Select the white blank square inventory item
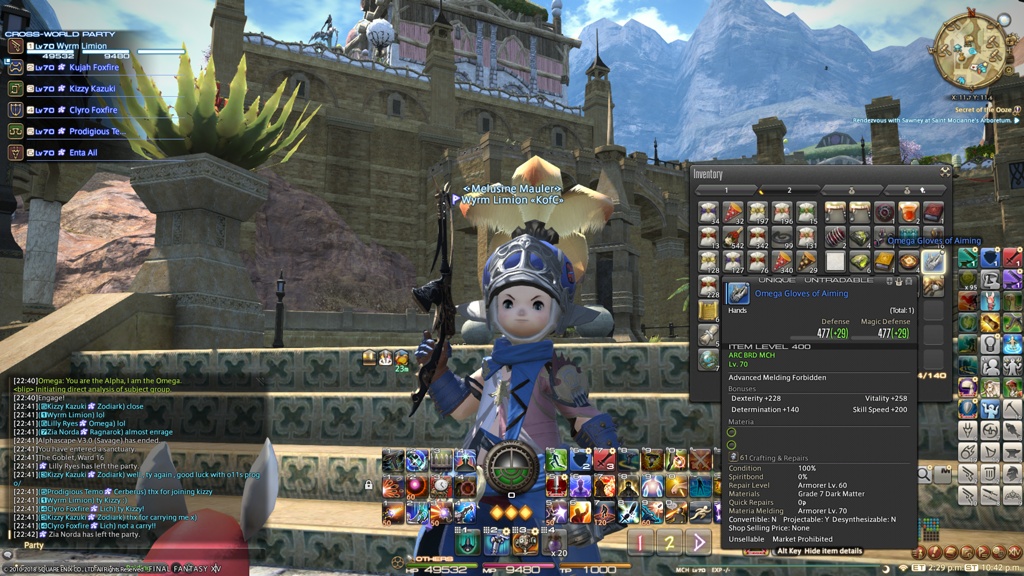This screenshot has width=1024, height=576. coord(834,262)
